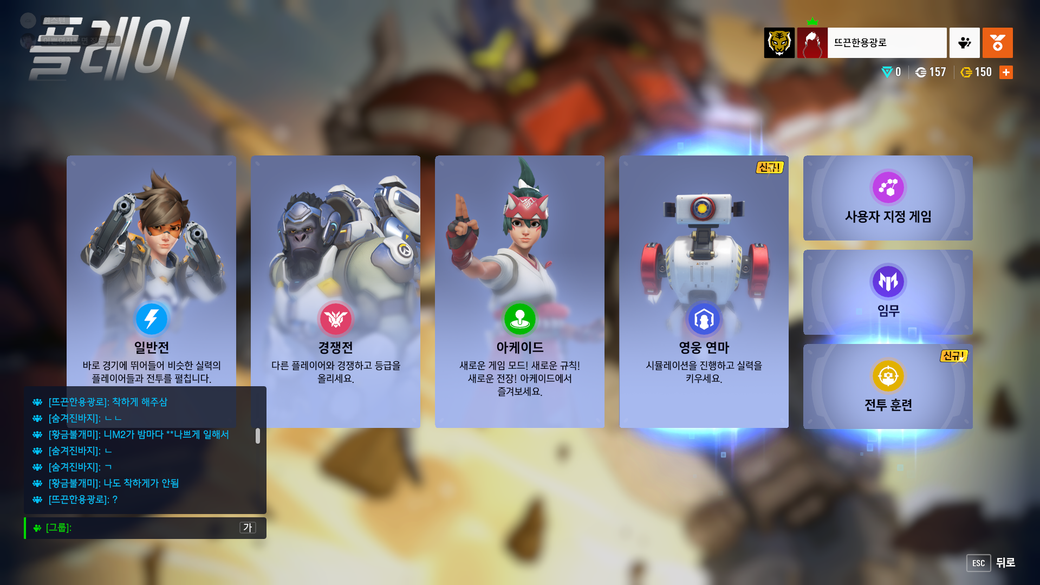Open 사용자 지정 게임 (Custom Games)
Image resolution: width=1040 pixels, height=585 pixels.
coord(887,198)
